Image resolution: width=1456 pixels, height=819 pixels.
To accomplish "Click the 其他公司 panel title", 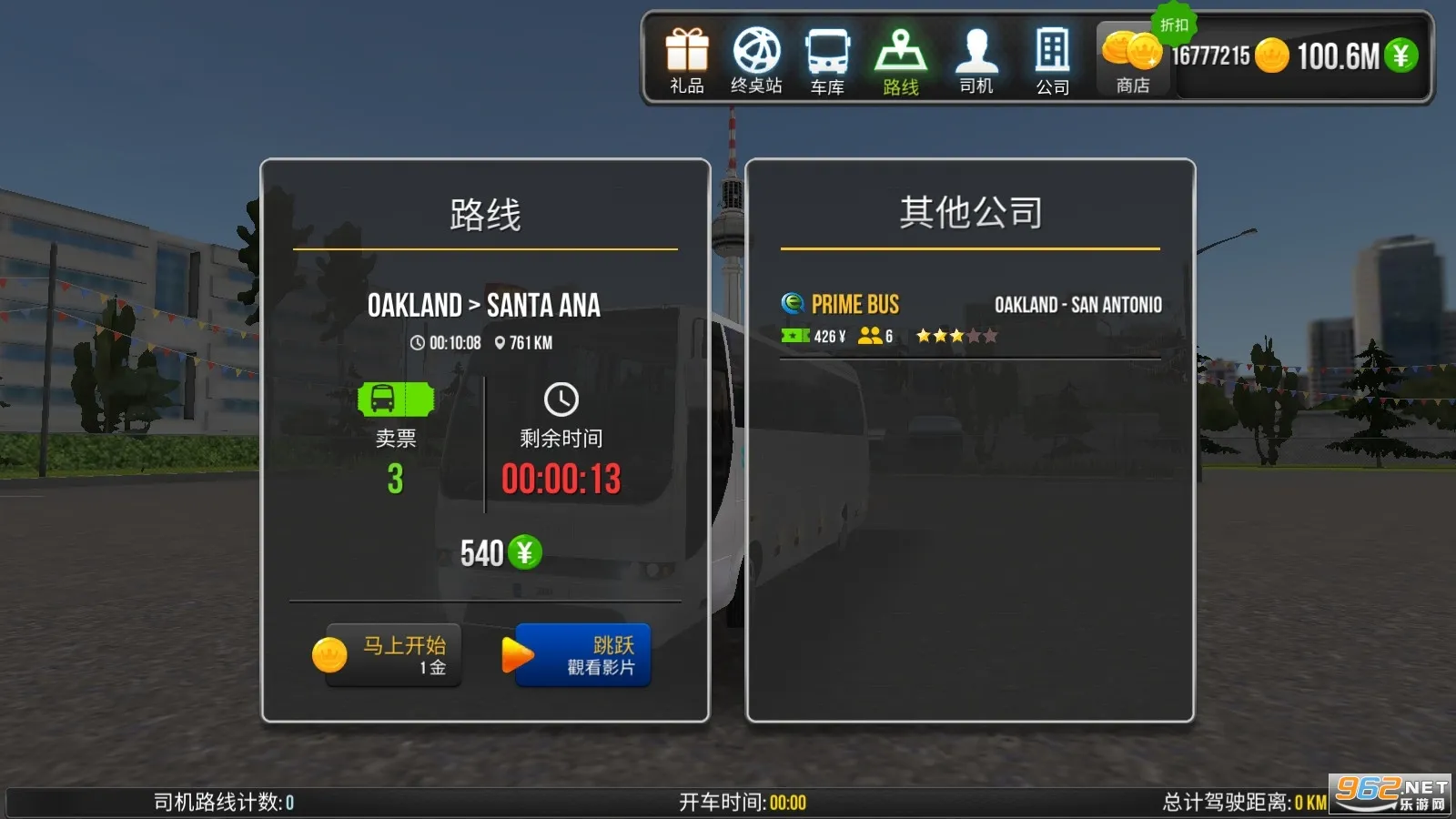I will (970, 211).
